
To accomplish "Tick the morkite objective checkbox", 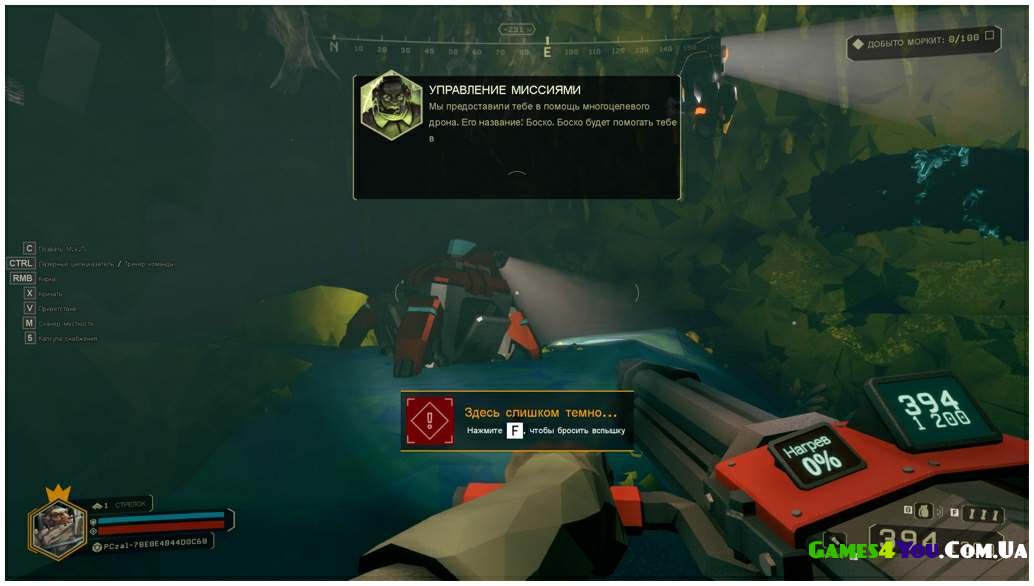I will 989,38.
